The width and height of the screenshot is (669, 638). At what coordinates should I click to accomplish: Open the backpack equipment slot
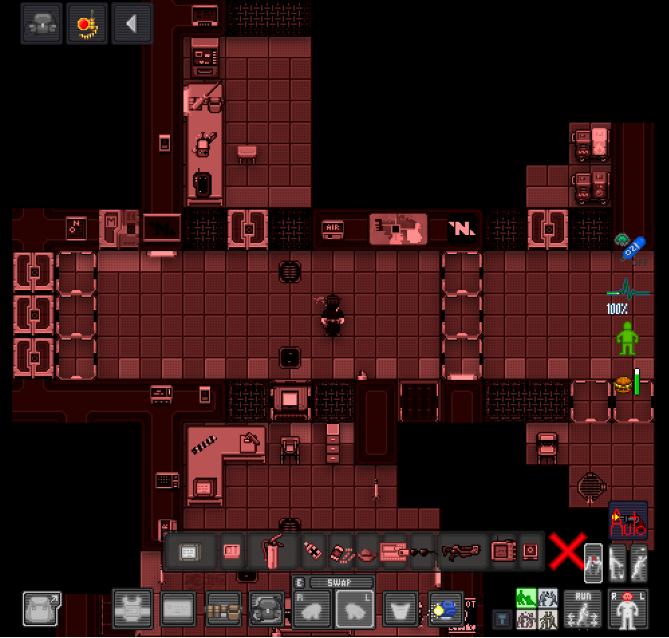click(267, 608)
